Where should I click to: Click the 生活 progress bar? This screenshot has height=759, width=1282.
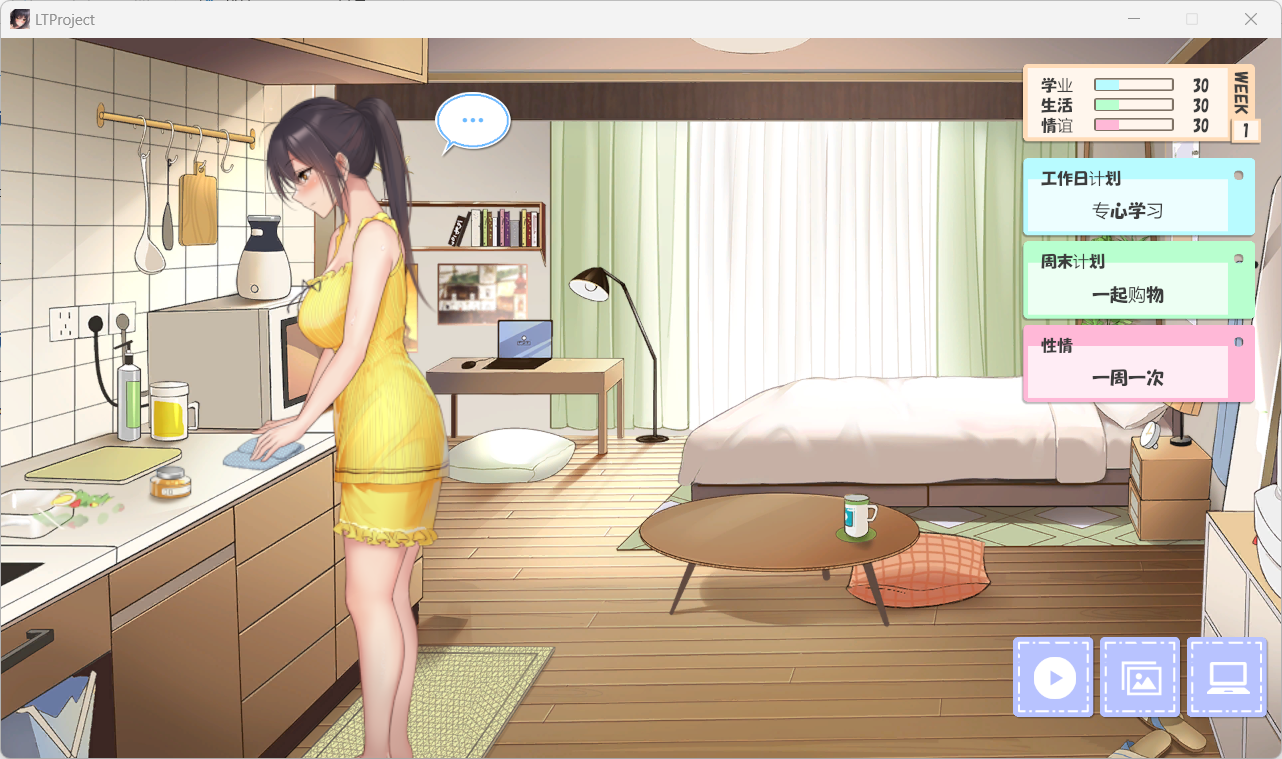pyautogui.click(x=1133, y=103)
